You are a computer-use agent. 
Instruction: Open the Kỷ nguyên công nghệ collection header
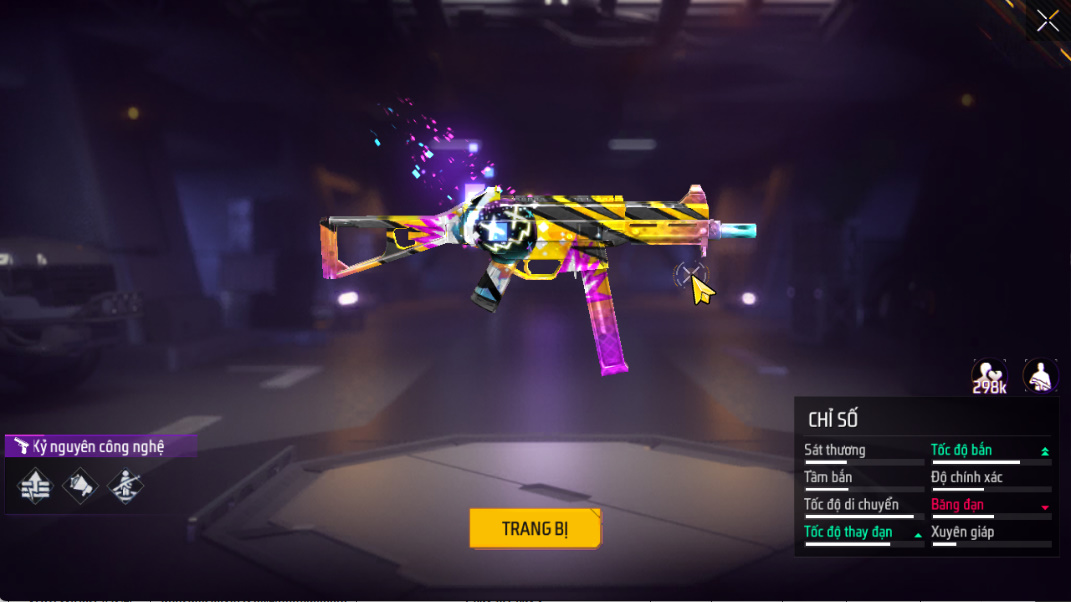tap(100, 446)
